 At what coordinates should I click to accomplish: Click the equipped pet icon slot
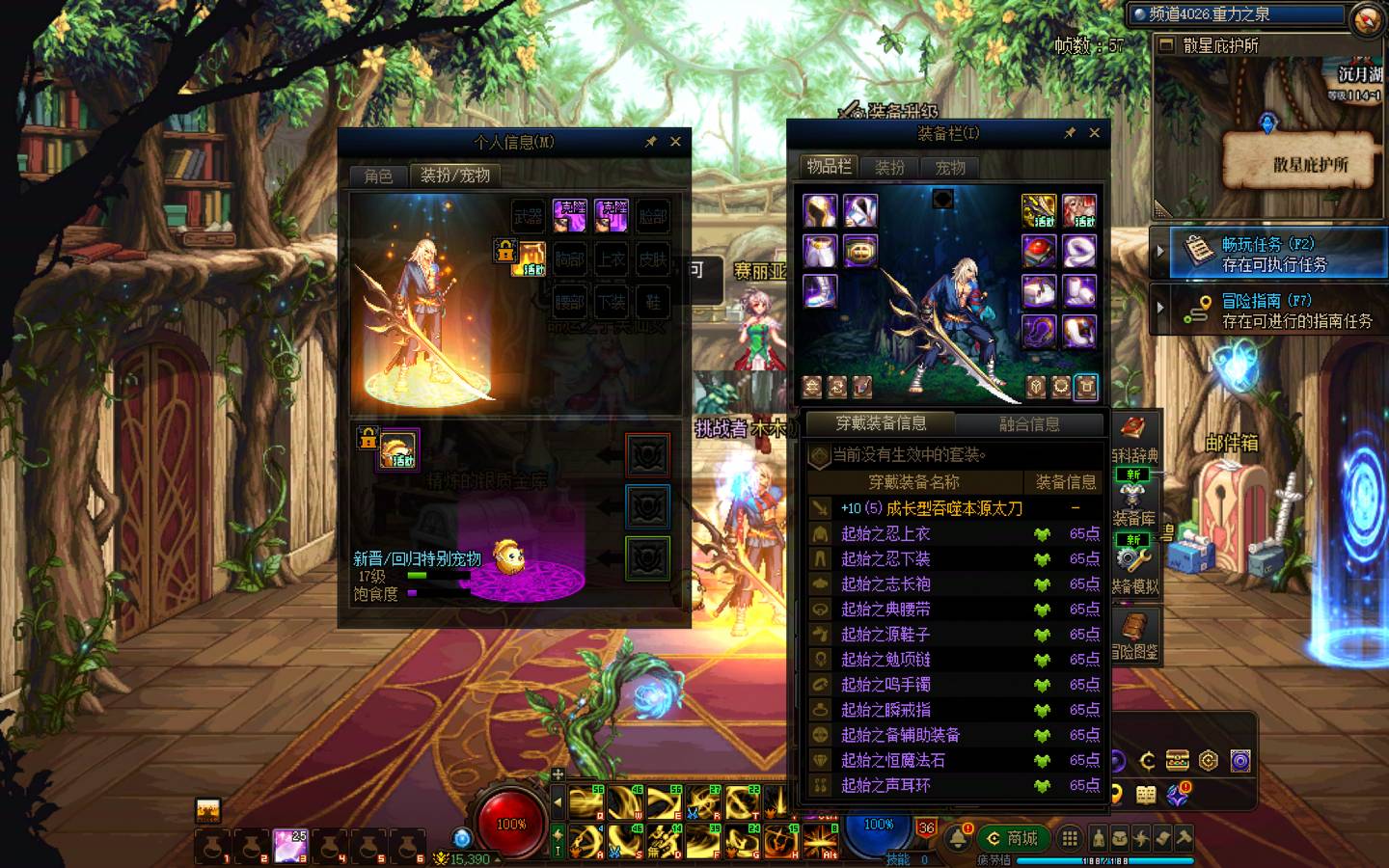[x=398, y=450]
